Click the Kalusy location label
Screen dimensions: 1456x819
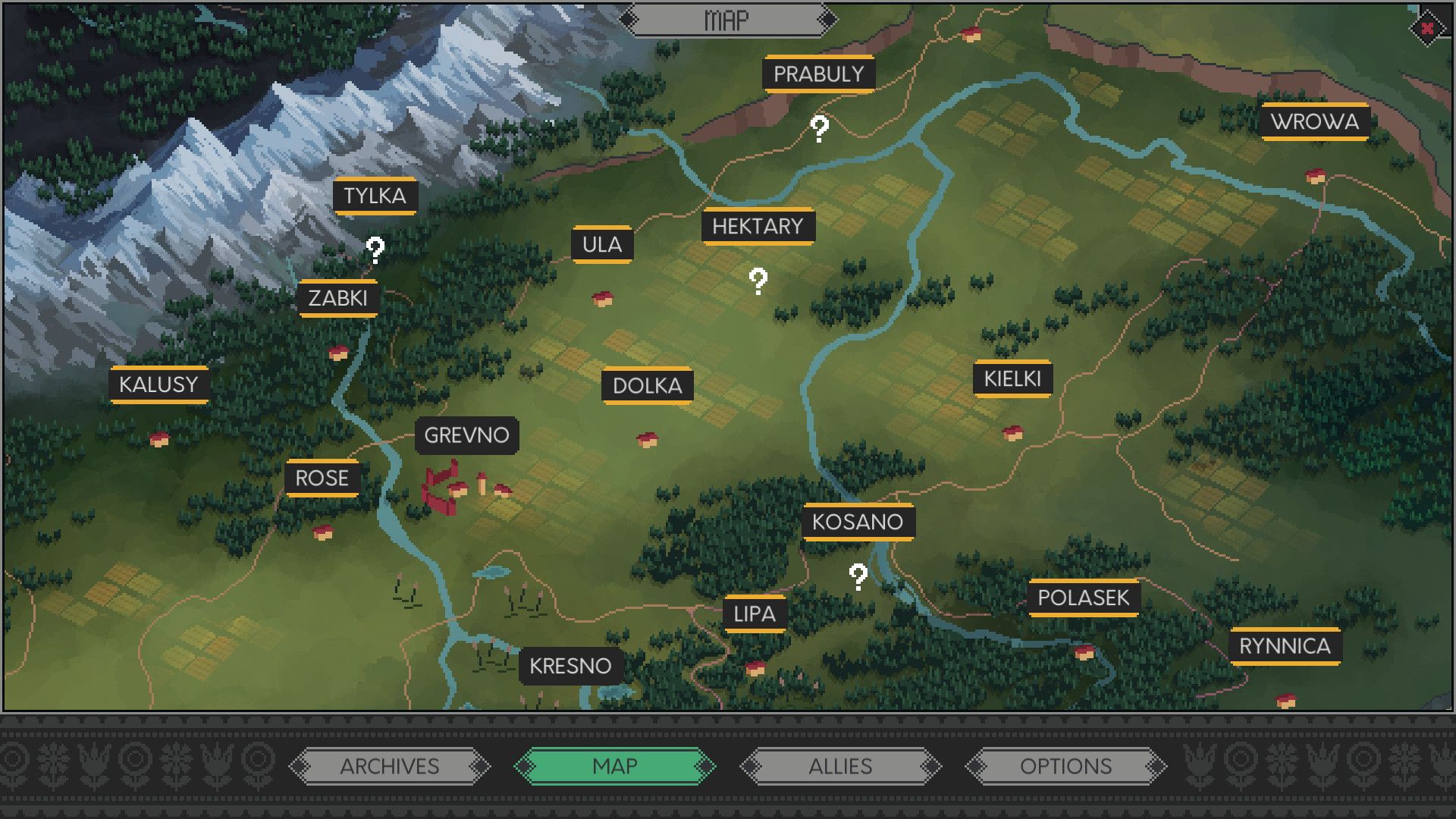159,384
